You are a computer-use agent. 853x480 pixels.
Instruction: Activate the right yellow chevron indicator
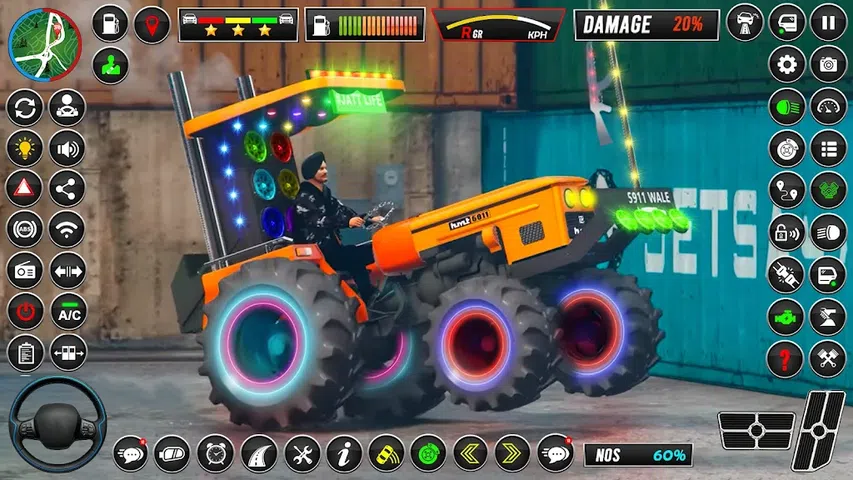tap(513, 453)
